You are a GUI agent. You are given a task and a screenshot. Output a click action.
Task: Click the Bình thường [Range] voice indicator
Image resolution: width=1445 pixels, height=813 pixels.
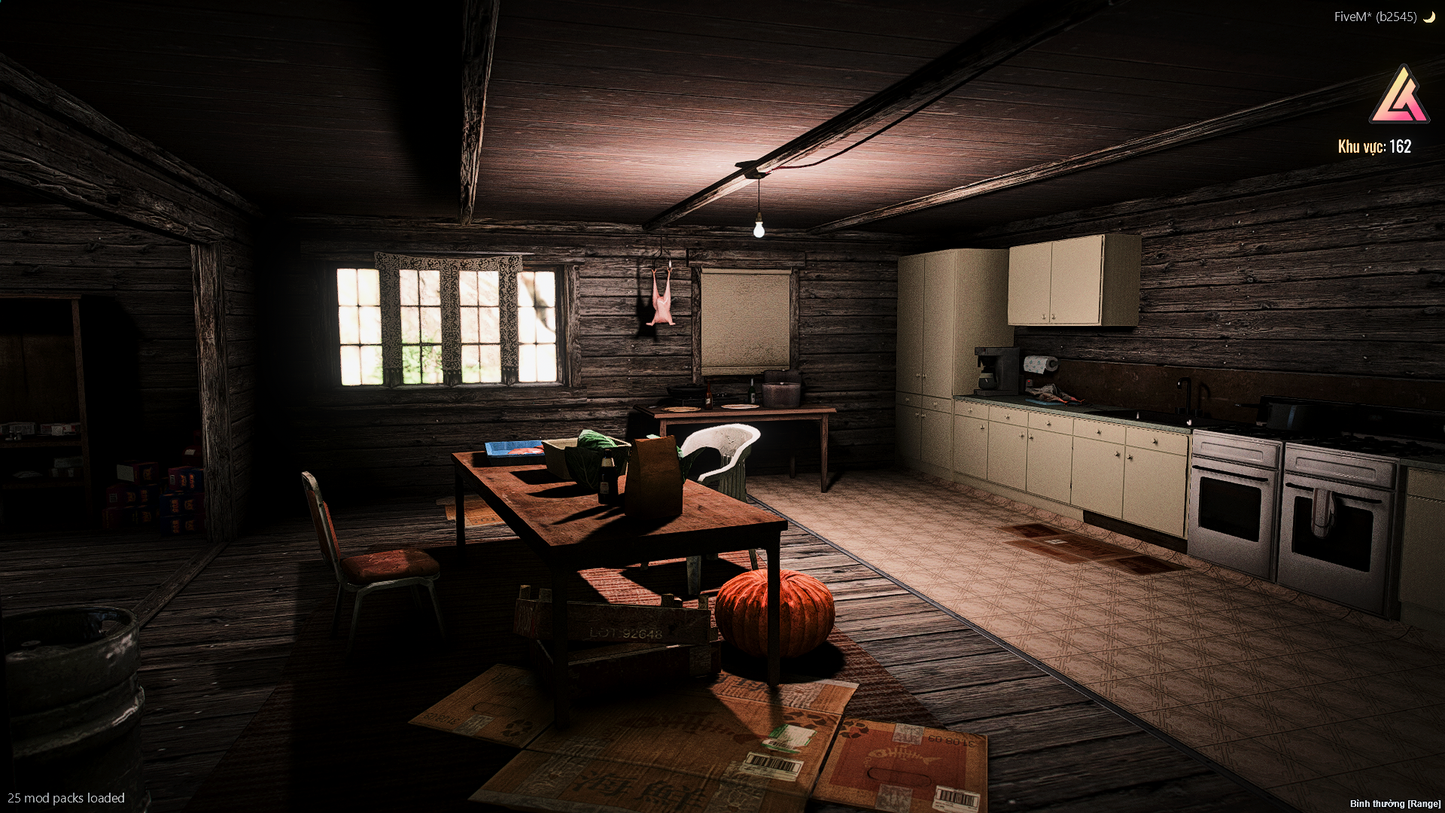click(1395, 803)
